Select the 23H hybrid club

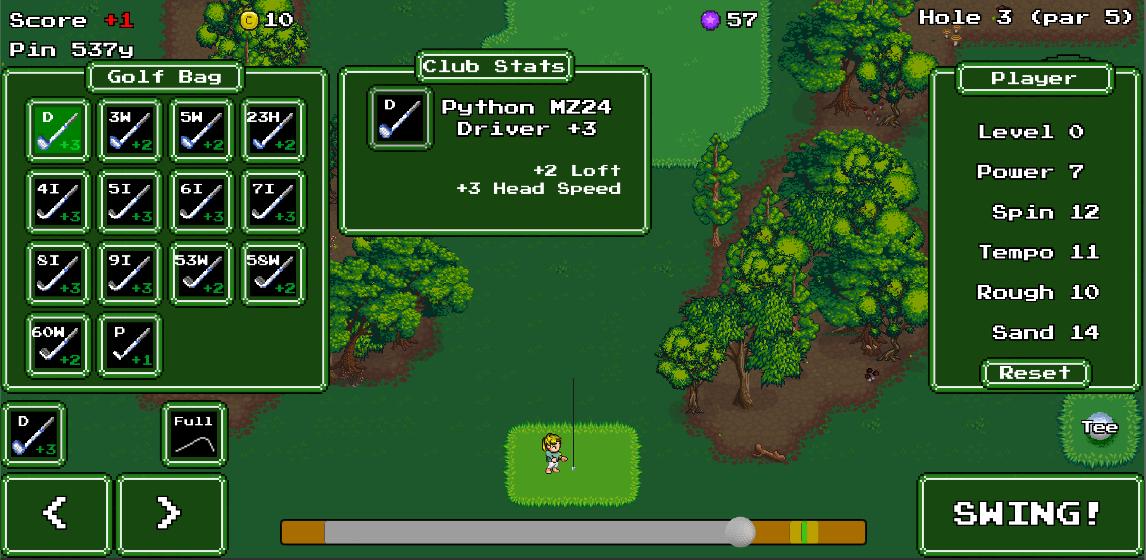pos(273,130)
